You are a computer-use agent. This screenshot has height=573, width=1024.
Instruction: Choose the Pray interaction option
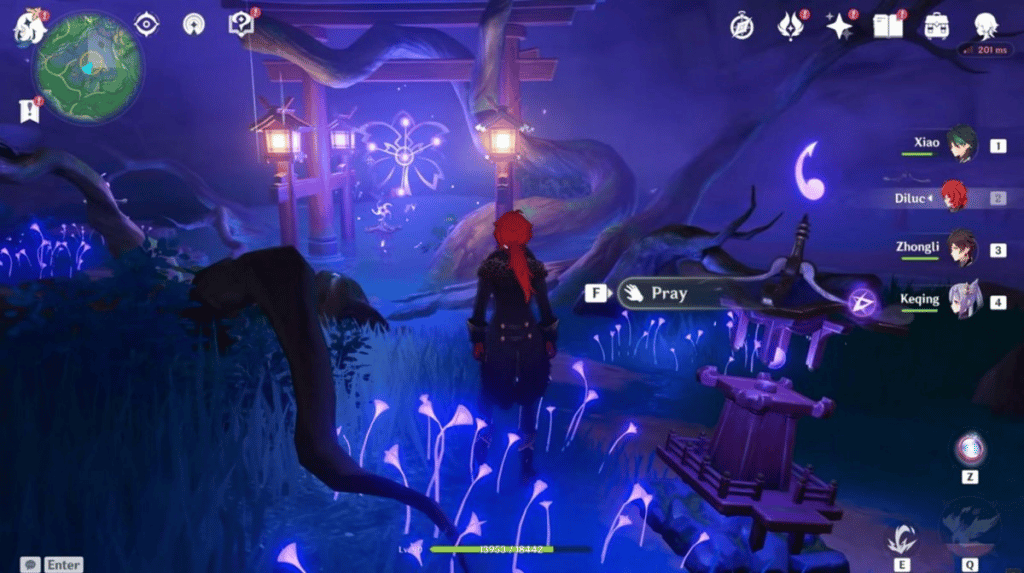[667, 293]
